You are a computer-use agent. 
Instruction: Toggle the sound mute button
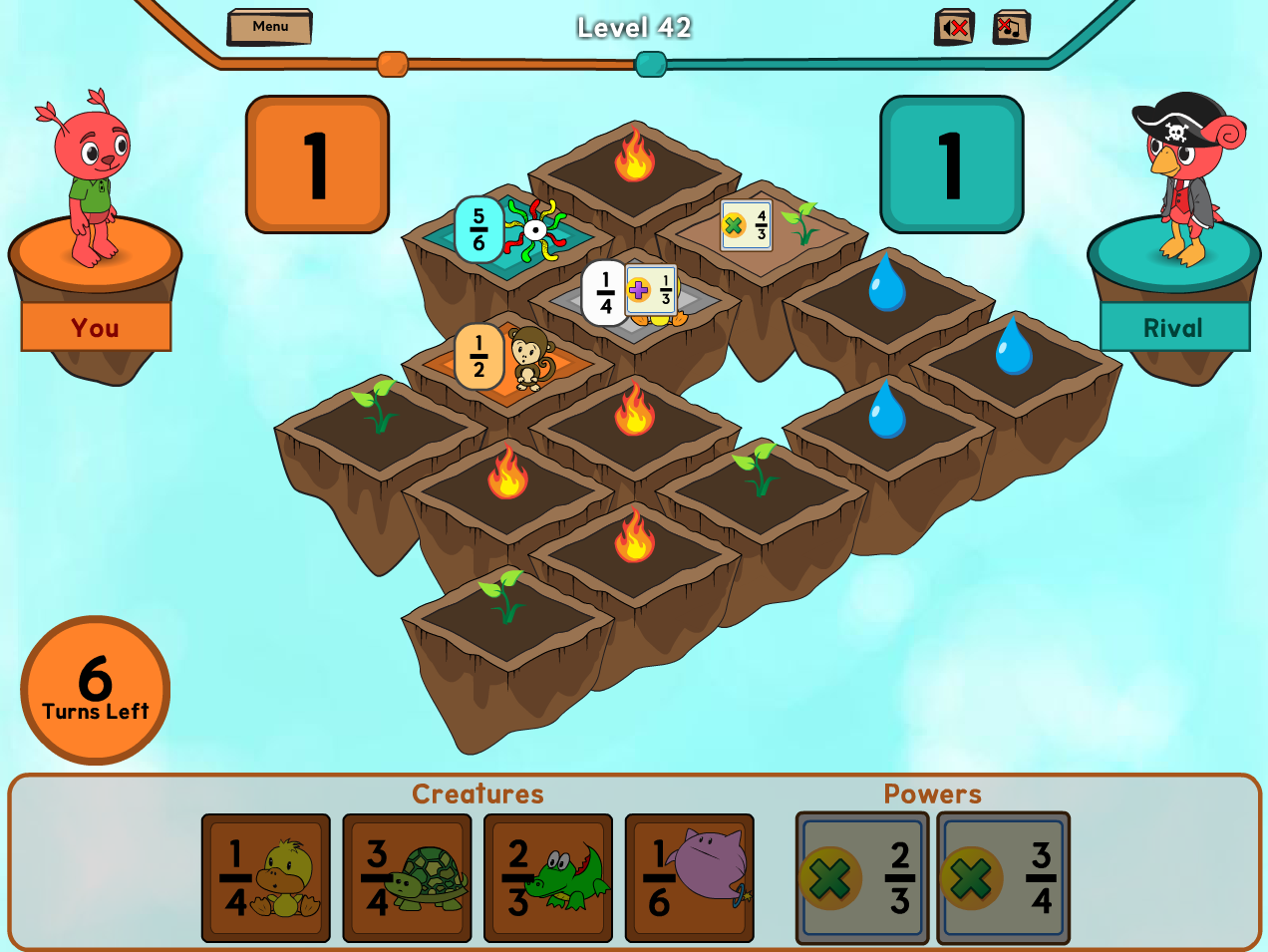(954, 28)
